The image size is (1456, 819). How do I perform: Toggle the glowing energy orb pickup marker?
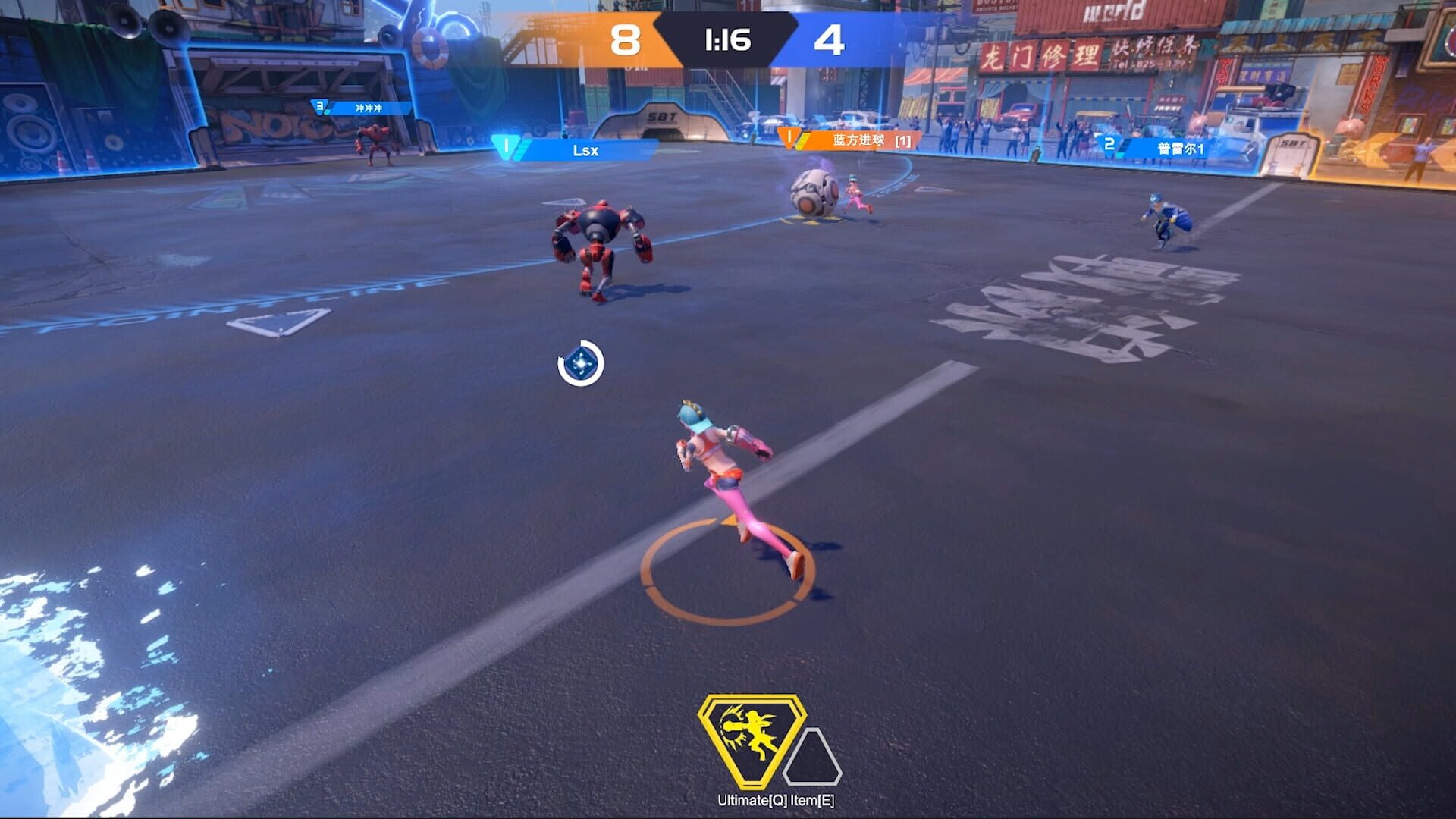click(579, 365)
